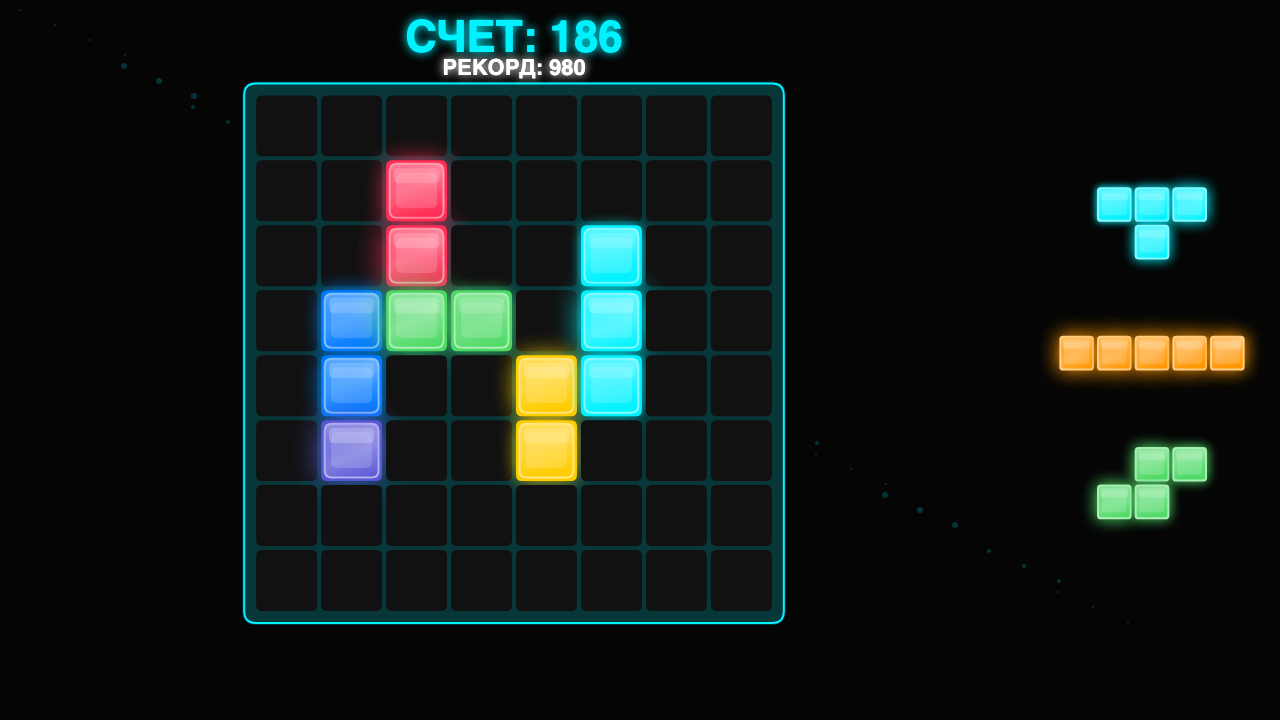Click the upper yellow block on the board
Image resolution: width=1280 pixels, height=720 pixels.
[546, 385]
